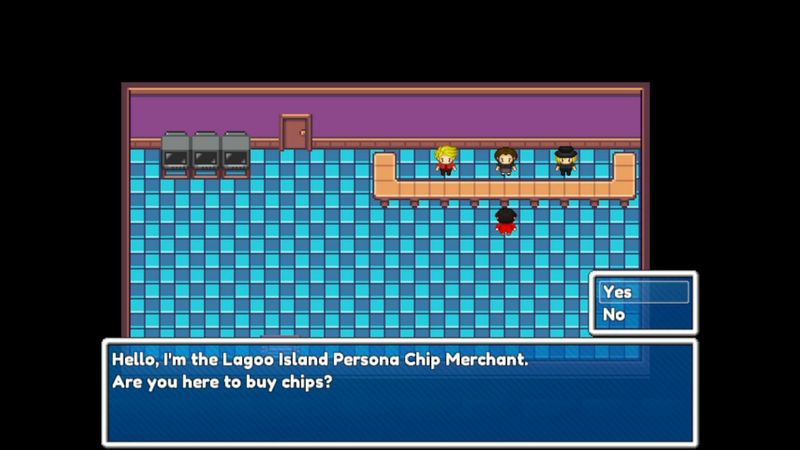Advance the Chip Merchant dialogue box
Screen dimensions: 800x450
[x=399, y=391]
